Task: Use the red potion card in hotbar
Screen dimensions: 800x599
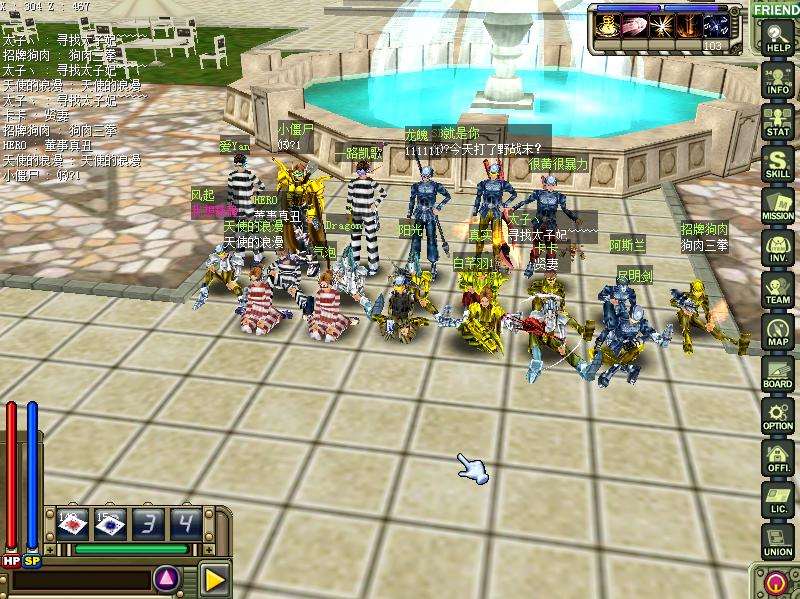Action: pyautogui.click(x=72, y=524)
